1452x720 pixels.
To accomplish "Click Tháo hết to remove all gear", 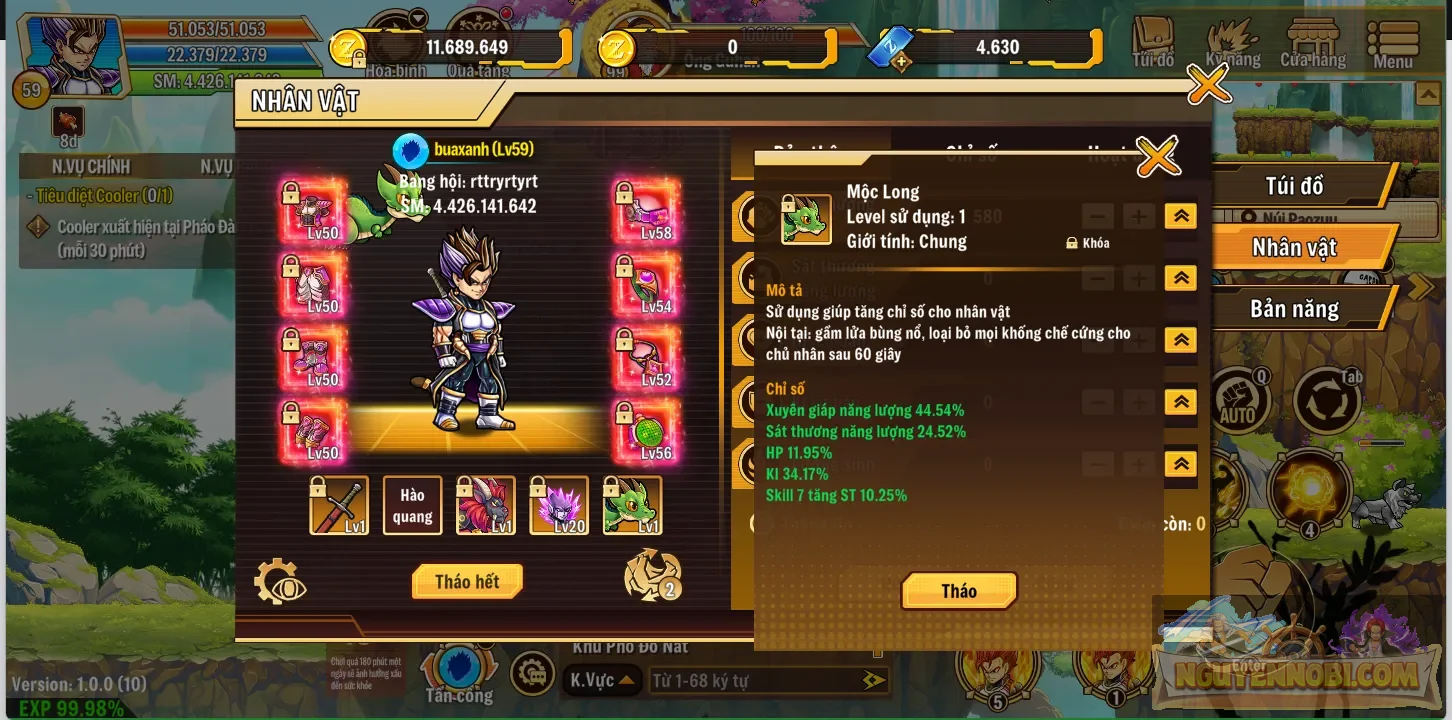I will (x=467, y=581).
